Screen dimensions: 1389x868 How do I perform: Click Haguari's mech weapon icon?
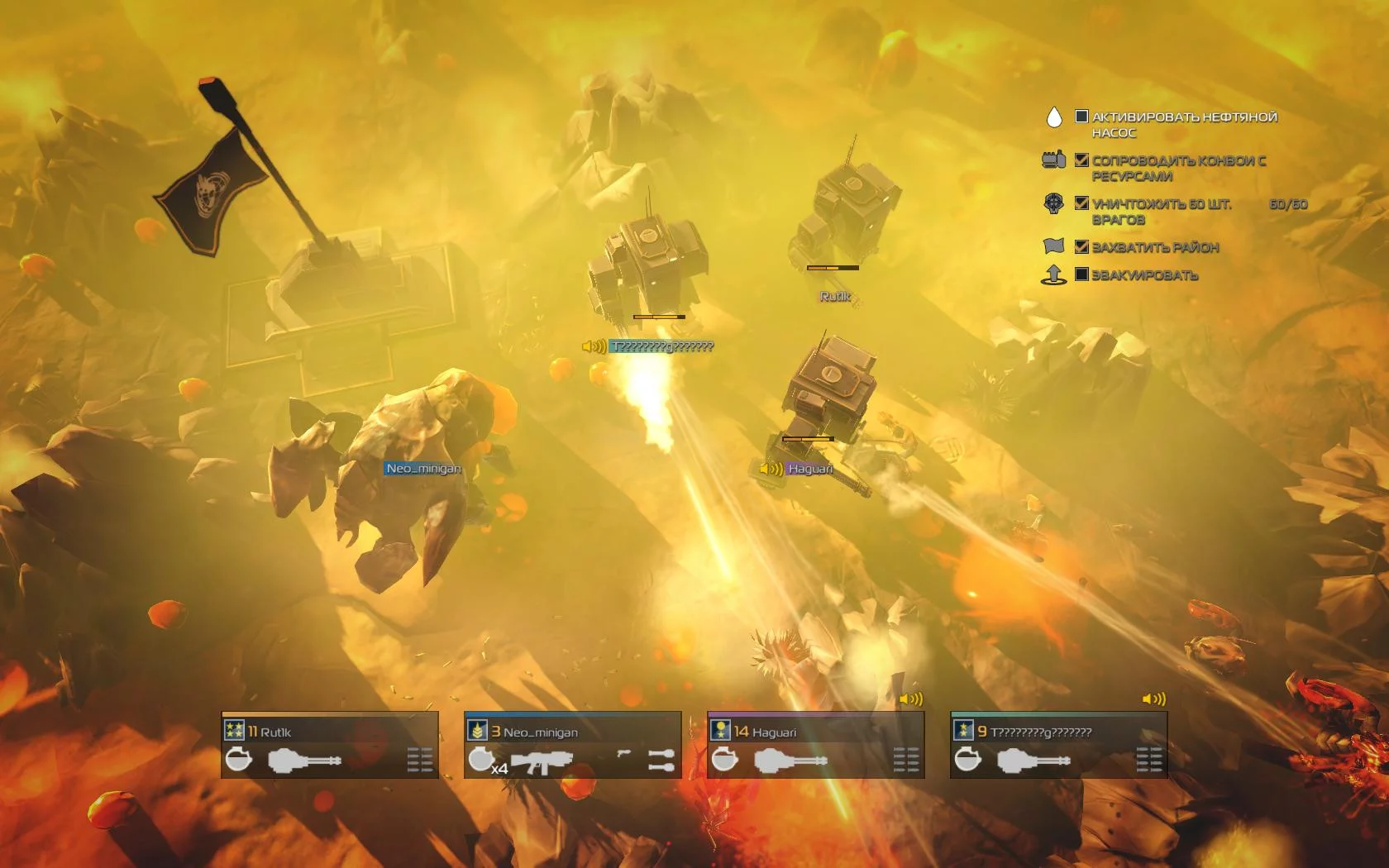[790, 760]
